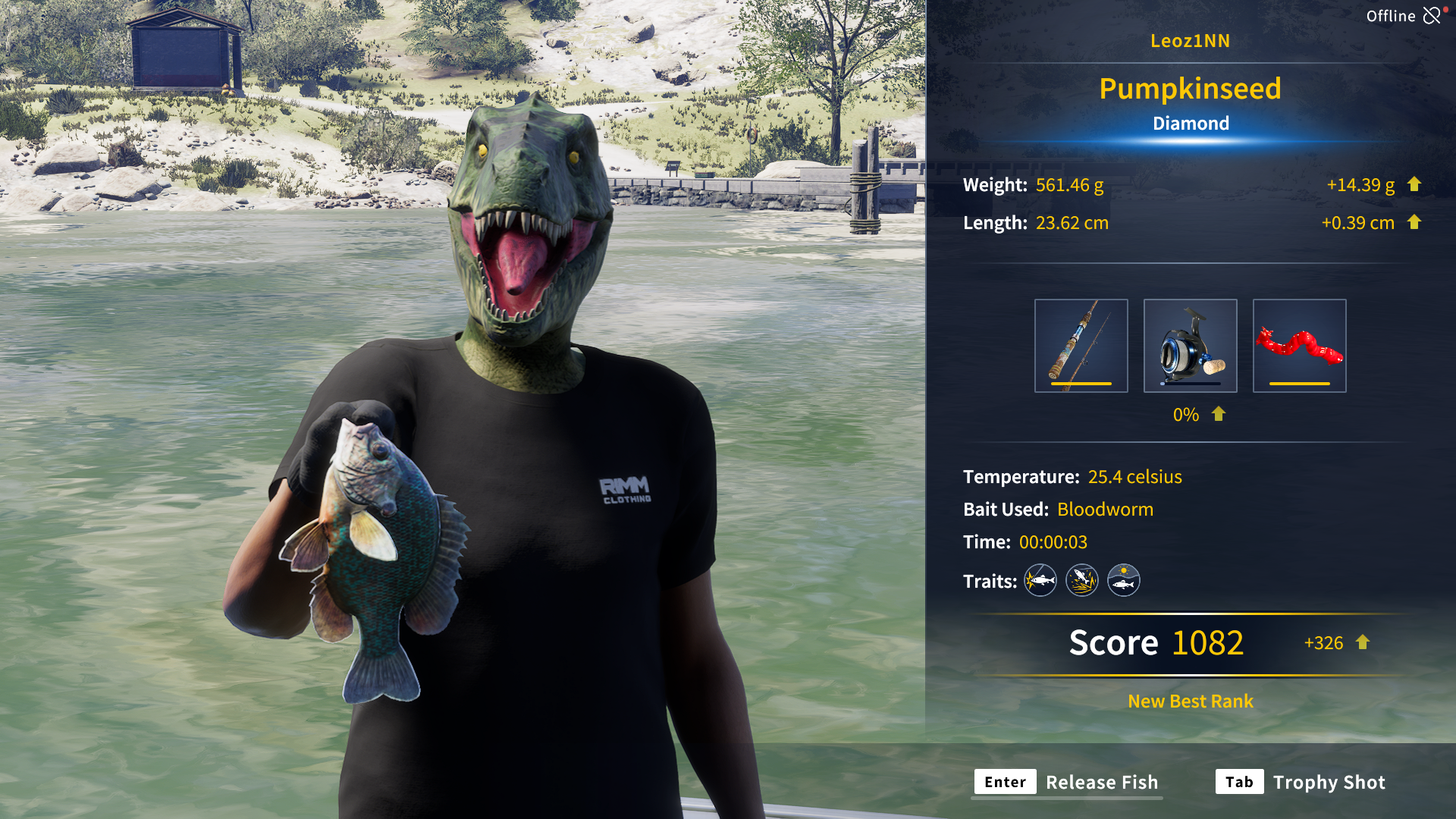Select the jumping fish trait icon

click(x=1081, y=580)
